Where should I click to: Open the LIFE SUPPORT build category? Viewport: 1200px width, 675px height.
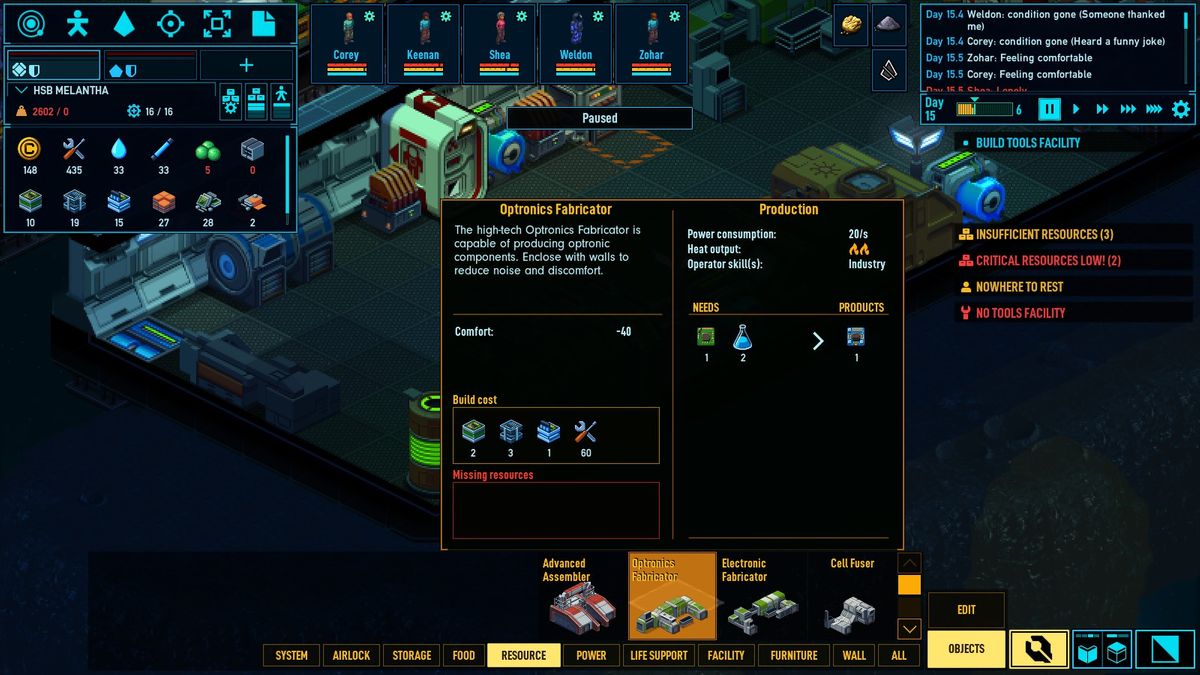(658, 655)
